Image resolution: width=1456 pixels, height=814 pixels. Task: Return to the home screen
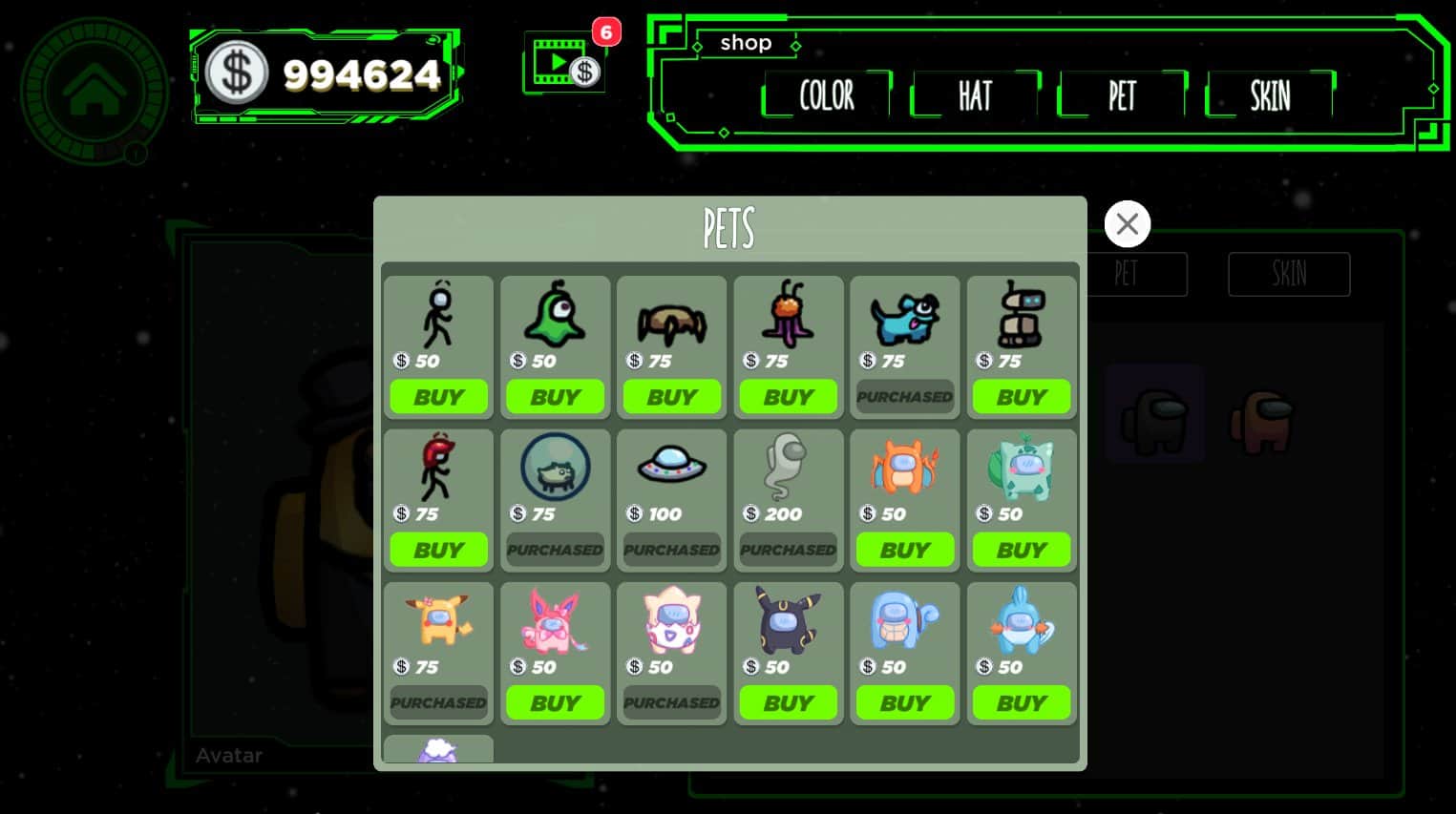coord(94,92)
